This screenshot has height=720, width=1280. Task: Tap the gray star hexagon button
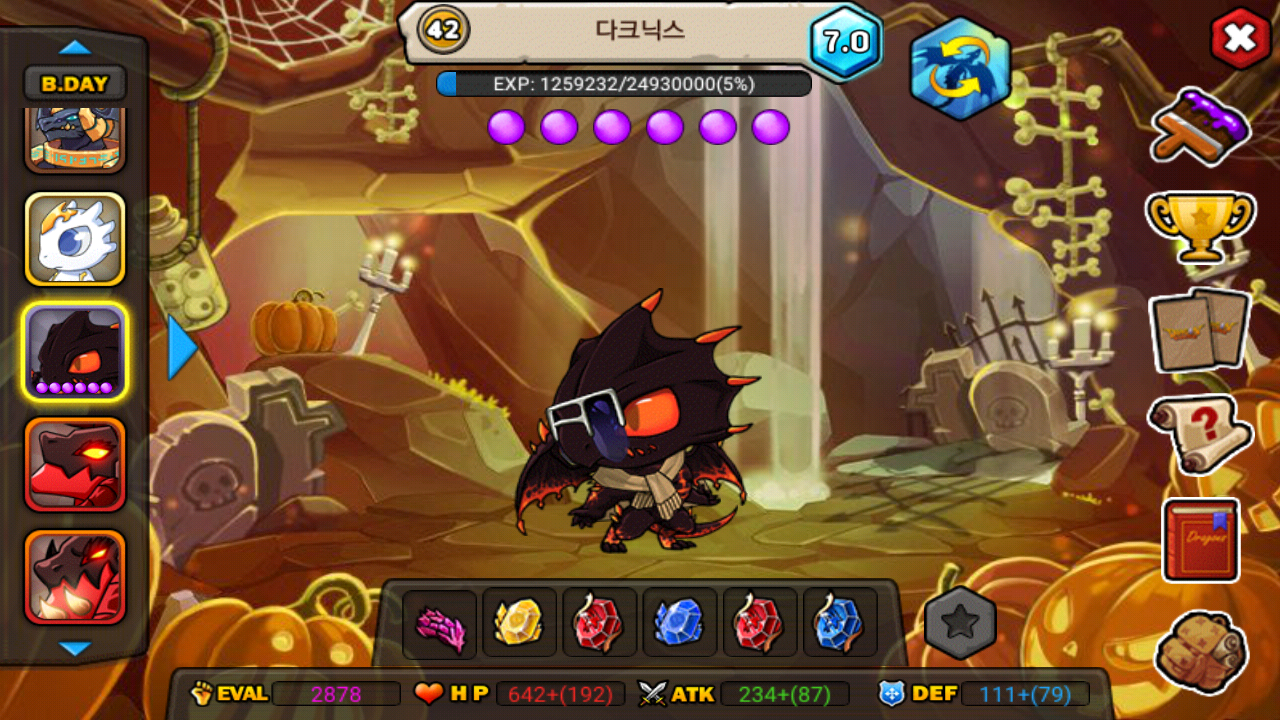click(960, 623)
